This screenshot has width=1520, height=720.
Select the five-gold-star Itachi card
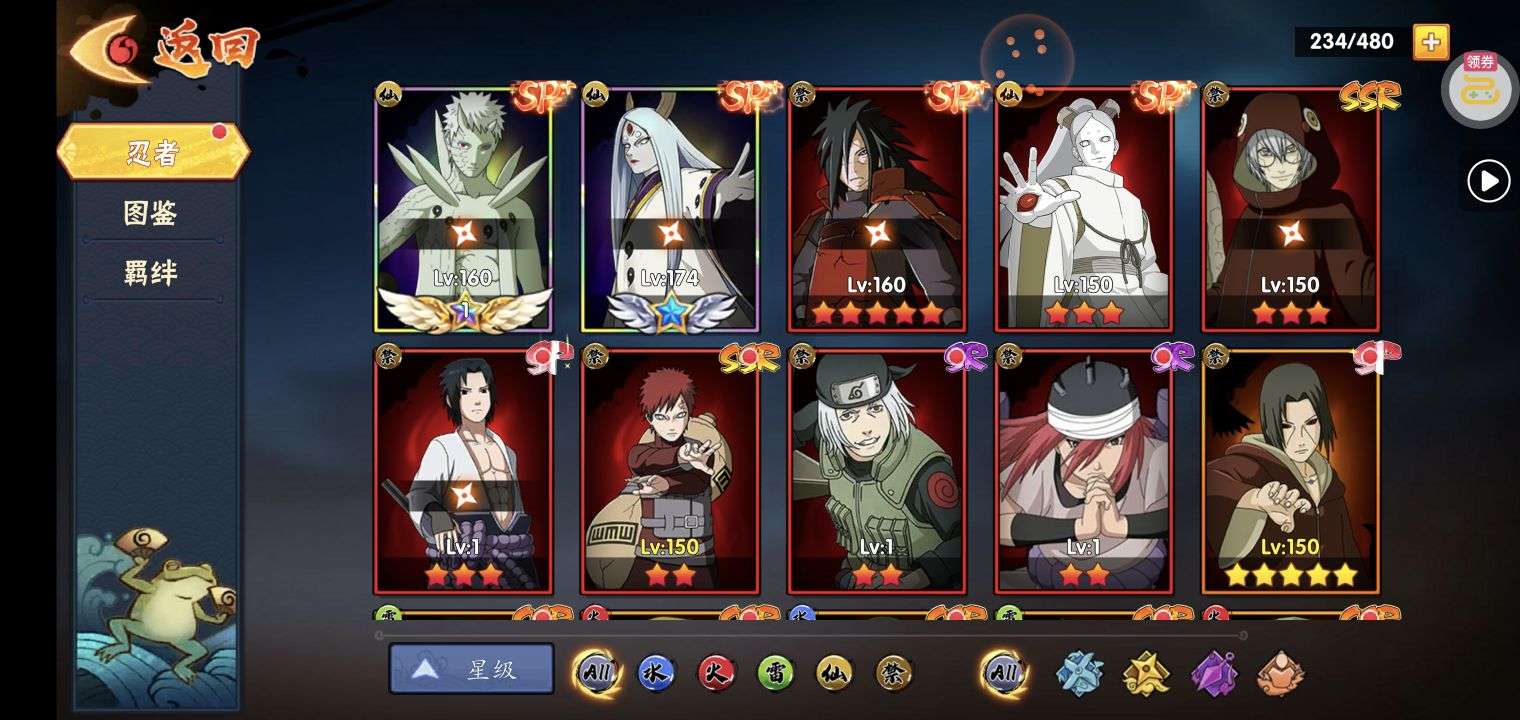click(x=1290, y=470)
